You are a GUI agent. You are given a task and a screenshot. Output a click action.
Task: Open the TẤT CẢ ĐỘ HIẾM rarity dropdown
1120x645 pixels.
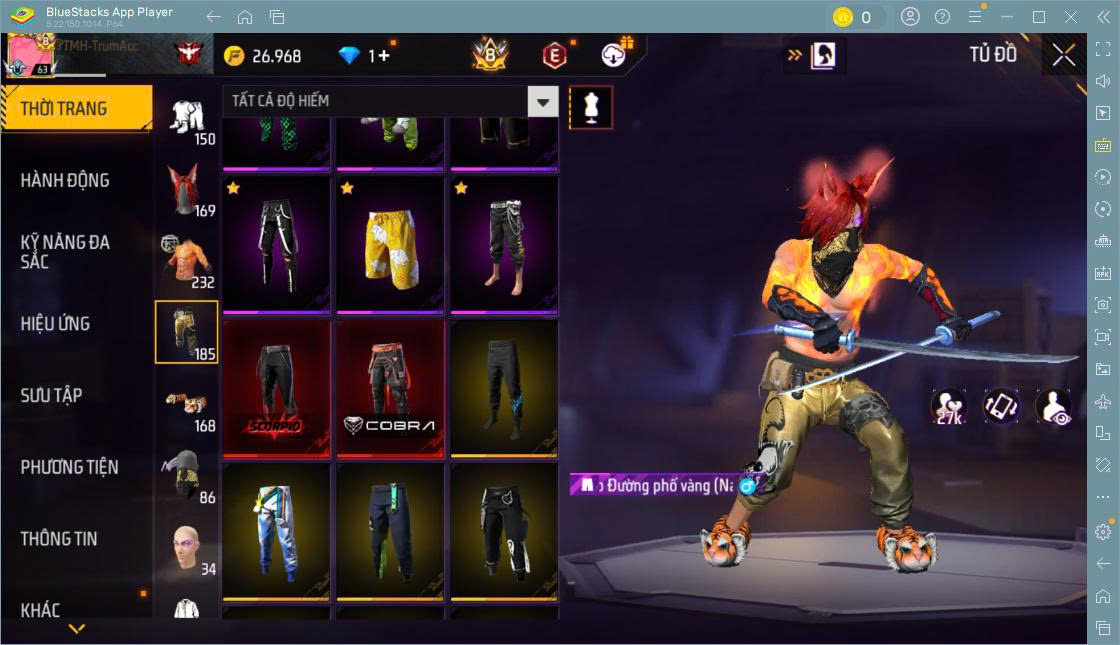click(x=390, y=101)
